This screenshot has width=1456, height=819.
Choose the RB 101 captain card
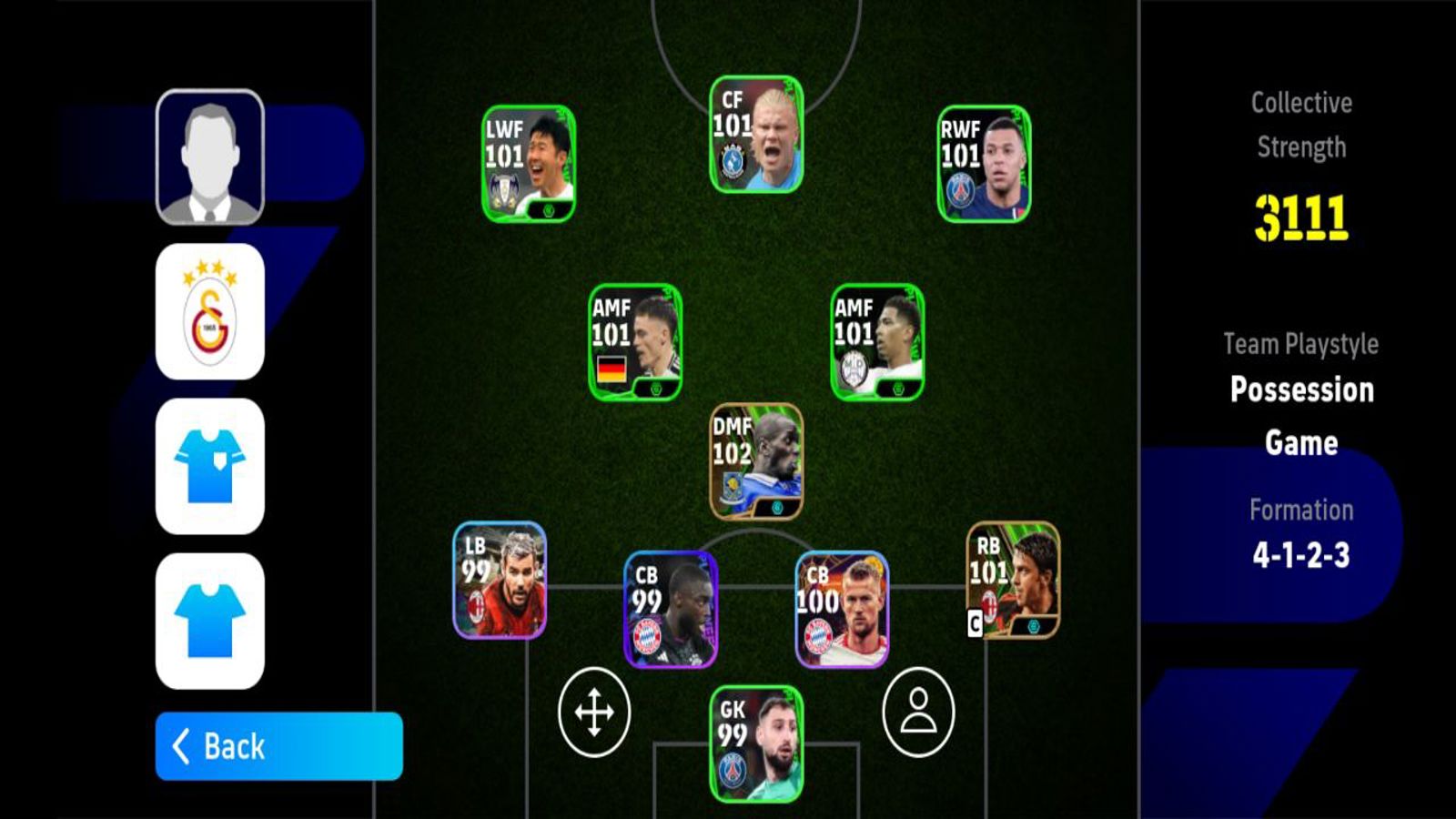pos(1013,581)
